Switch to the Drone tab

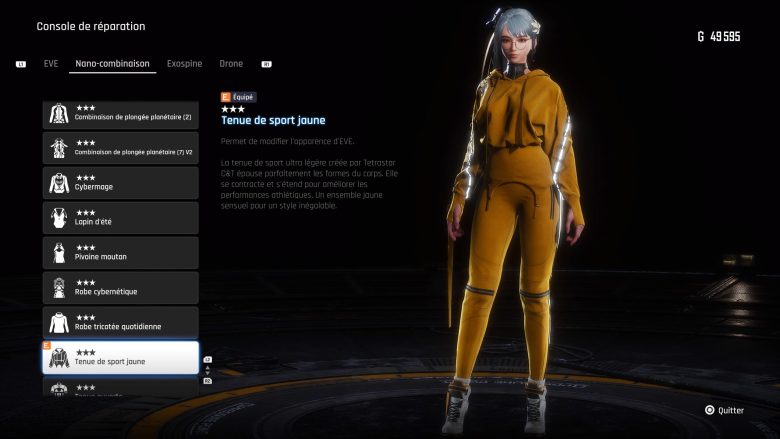click(231, 64)
